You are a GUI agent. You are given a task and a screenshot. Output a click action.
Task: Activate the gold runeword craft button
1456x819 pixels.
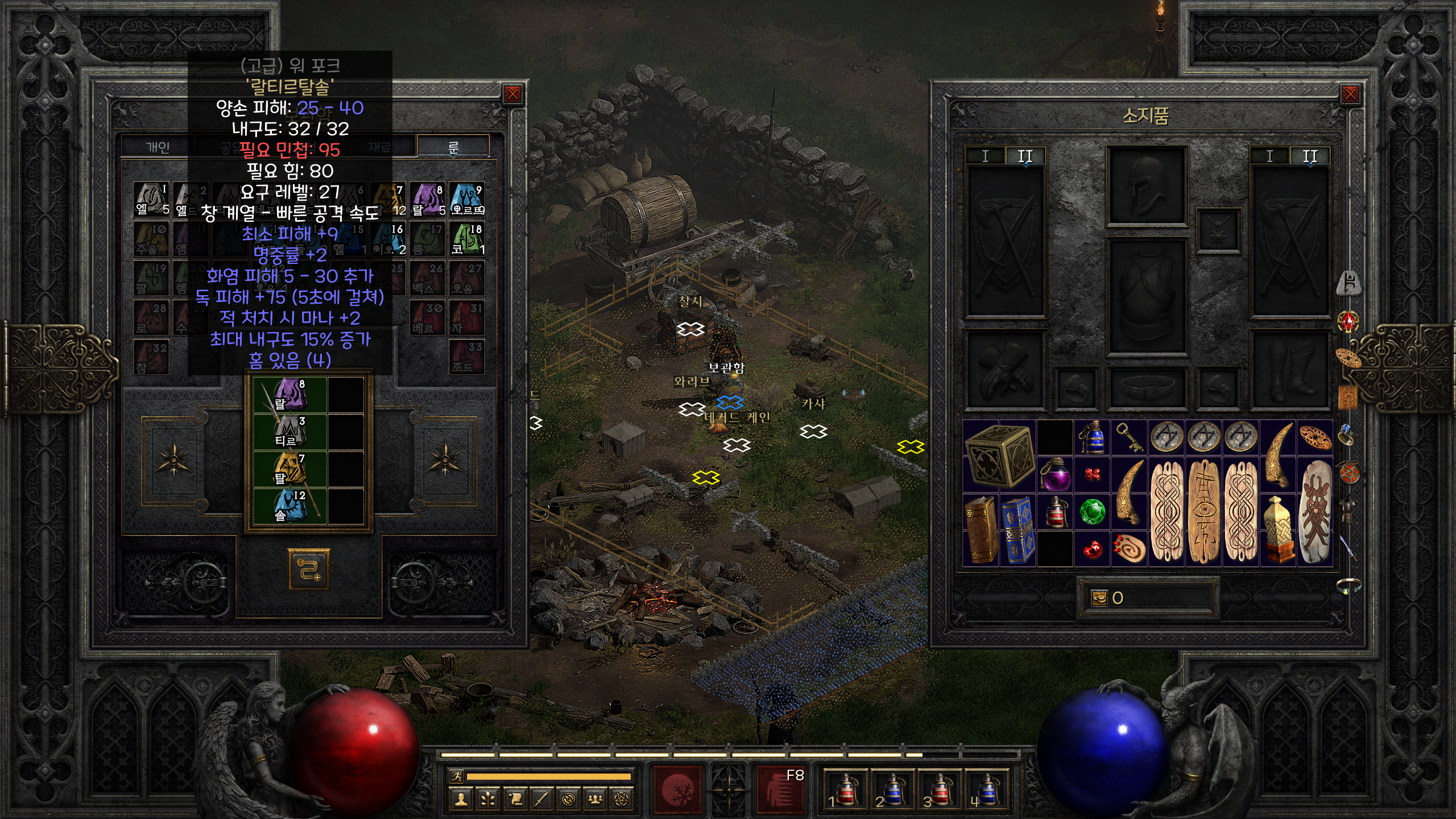point(309,569)
